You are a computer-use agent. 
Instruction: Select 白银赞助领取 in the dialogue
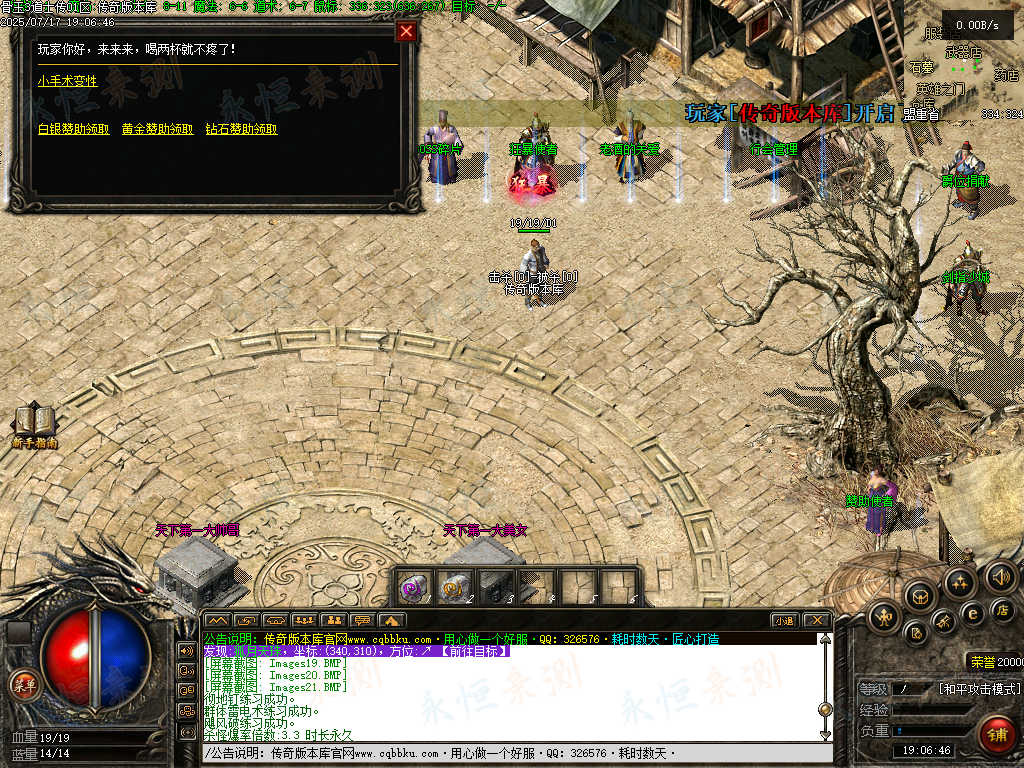[74, 129]
